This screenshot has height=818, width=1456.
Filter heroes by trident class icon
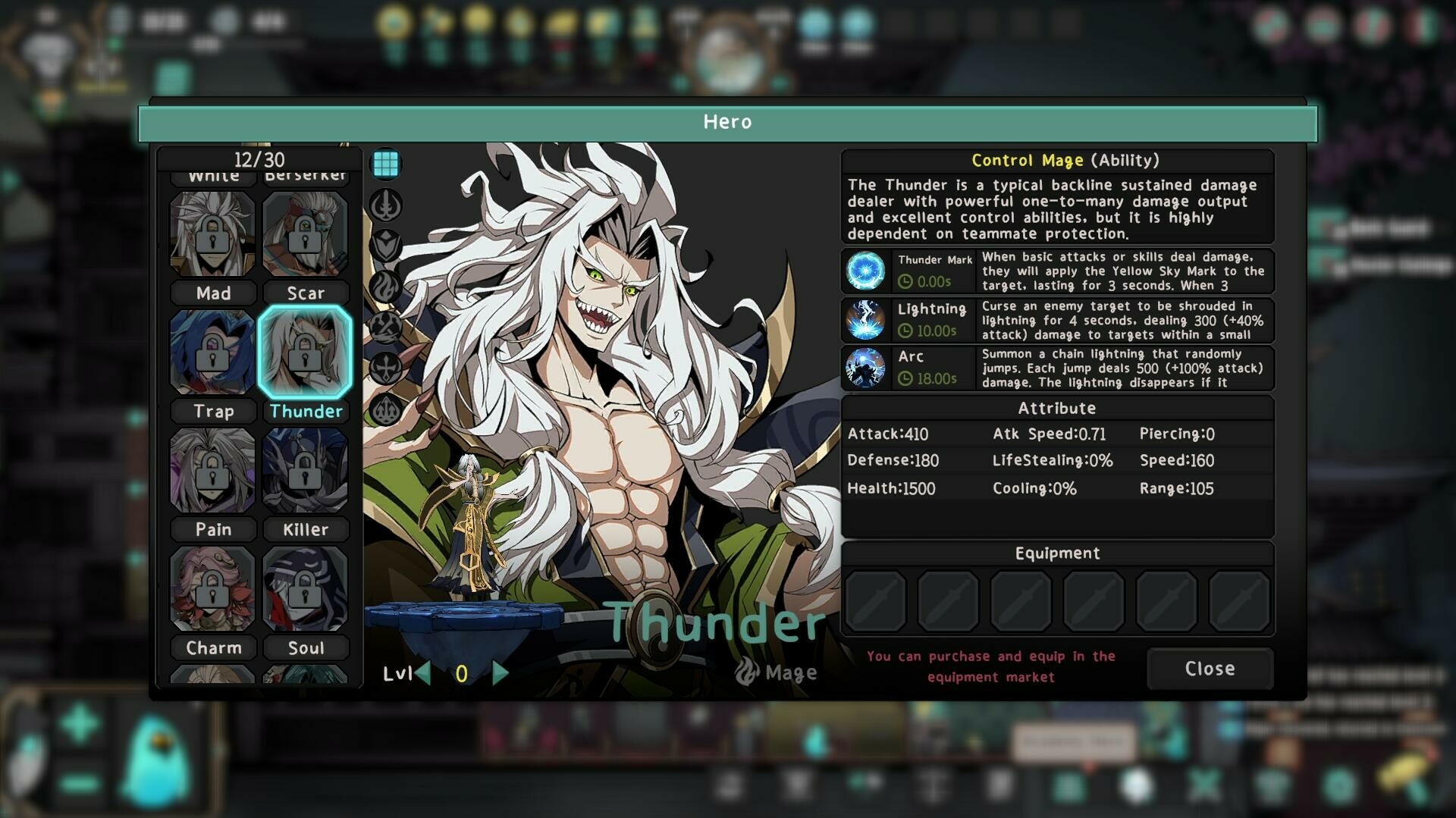[x=386, y=409]
